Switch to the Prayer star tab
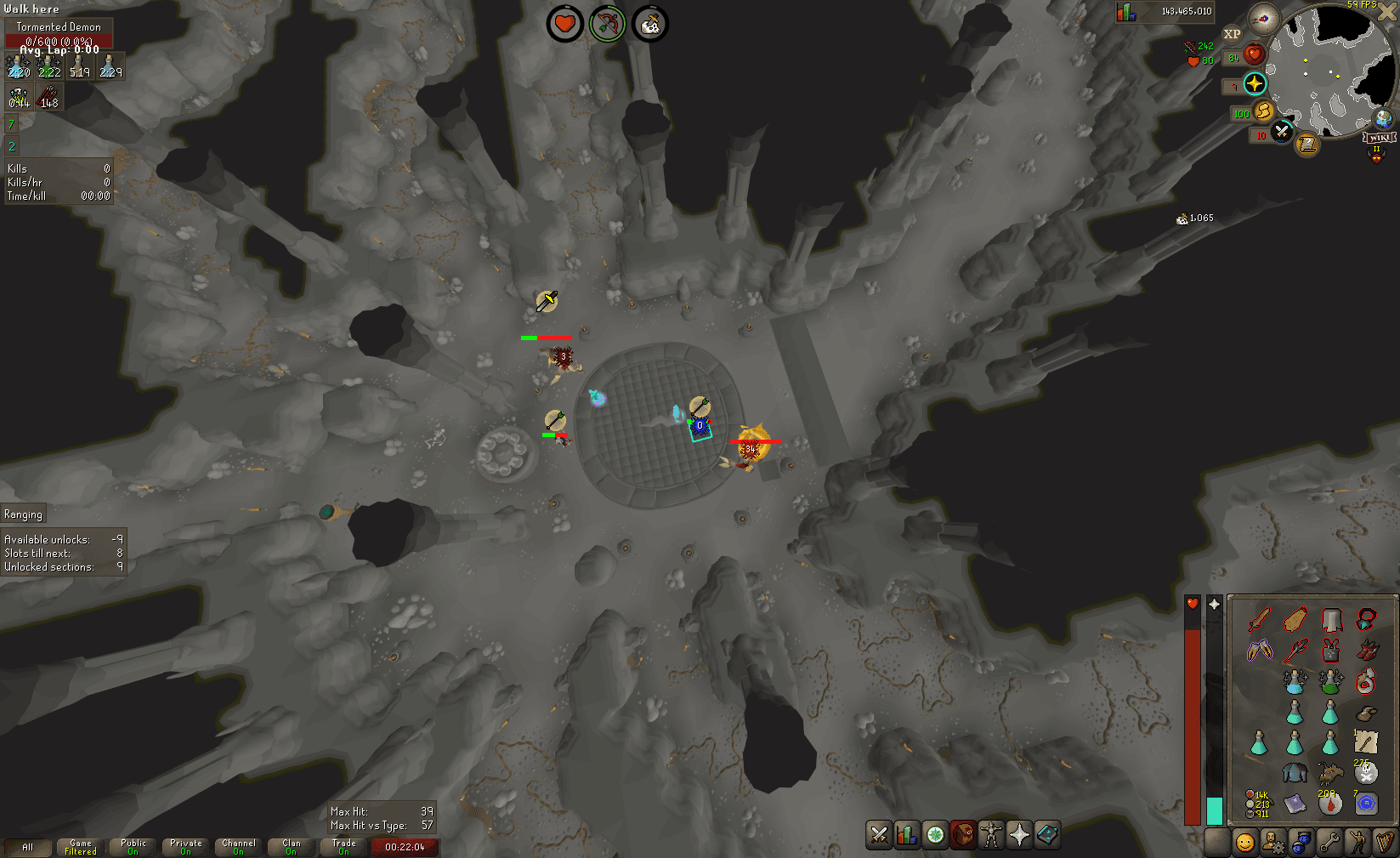 click(1019, 835)
